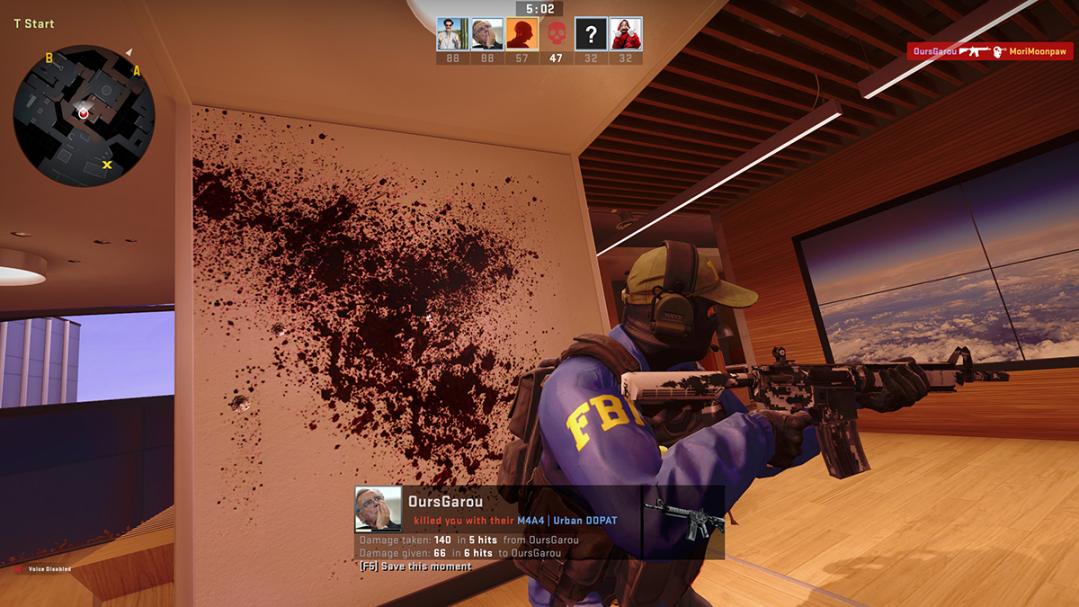Viewport: 1079px width, 607px height.
Task: Select OursGarou's avatar in the death panel
Action: pos(378,509)
